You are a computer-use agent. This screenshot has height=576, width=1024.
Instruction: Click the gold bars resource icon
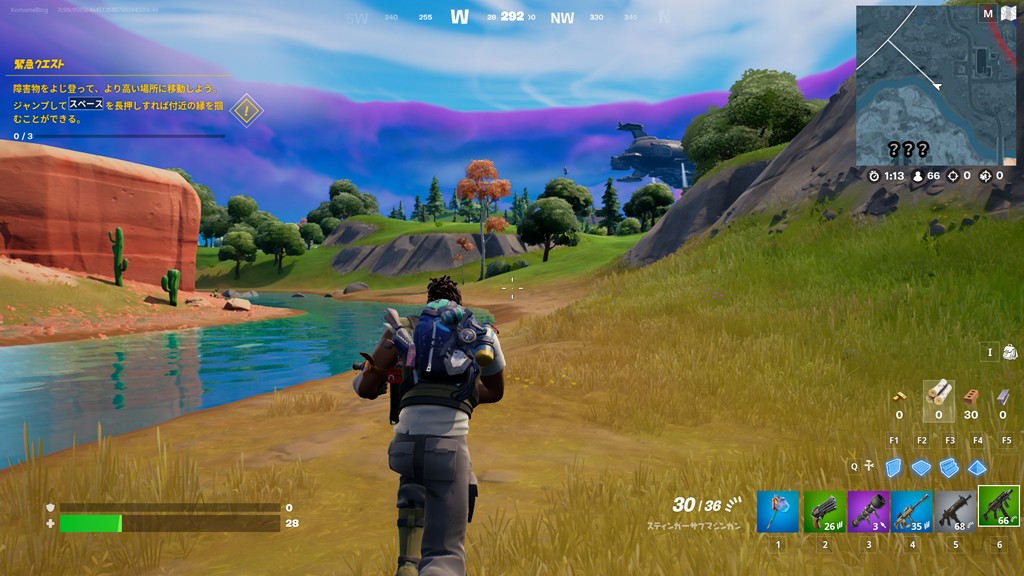pyautogui.click(x=899, y=396)
